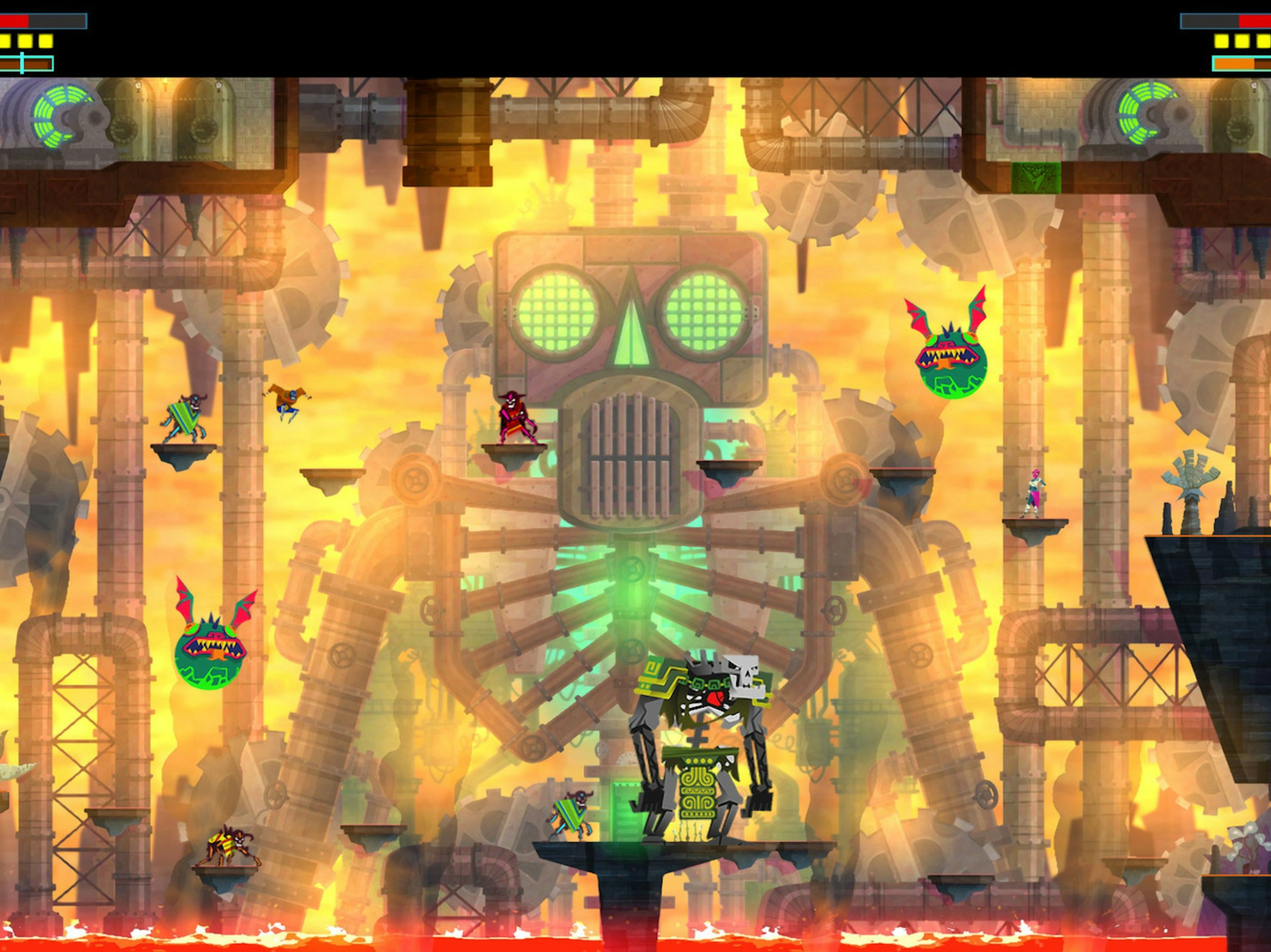Toggle the middle yellow stamina pip top-right
Viewport: 1271px width, 952px height.
tap(1243, 41)
